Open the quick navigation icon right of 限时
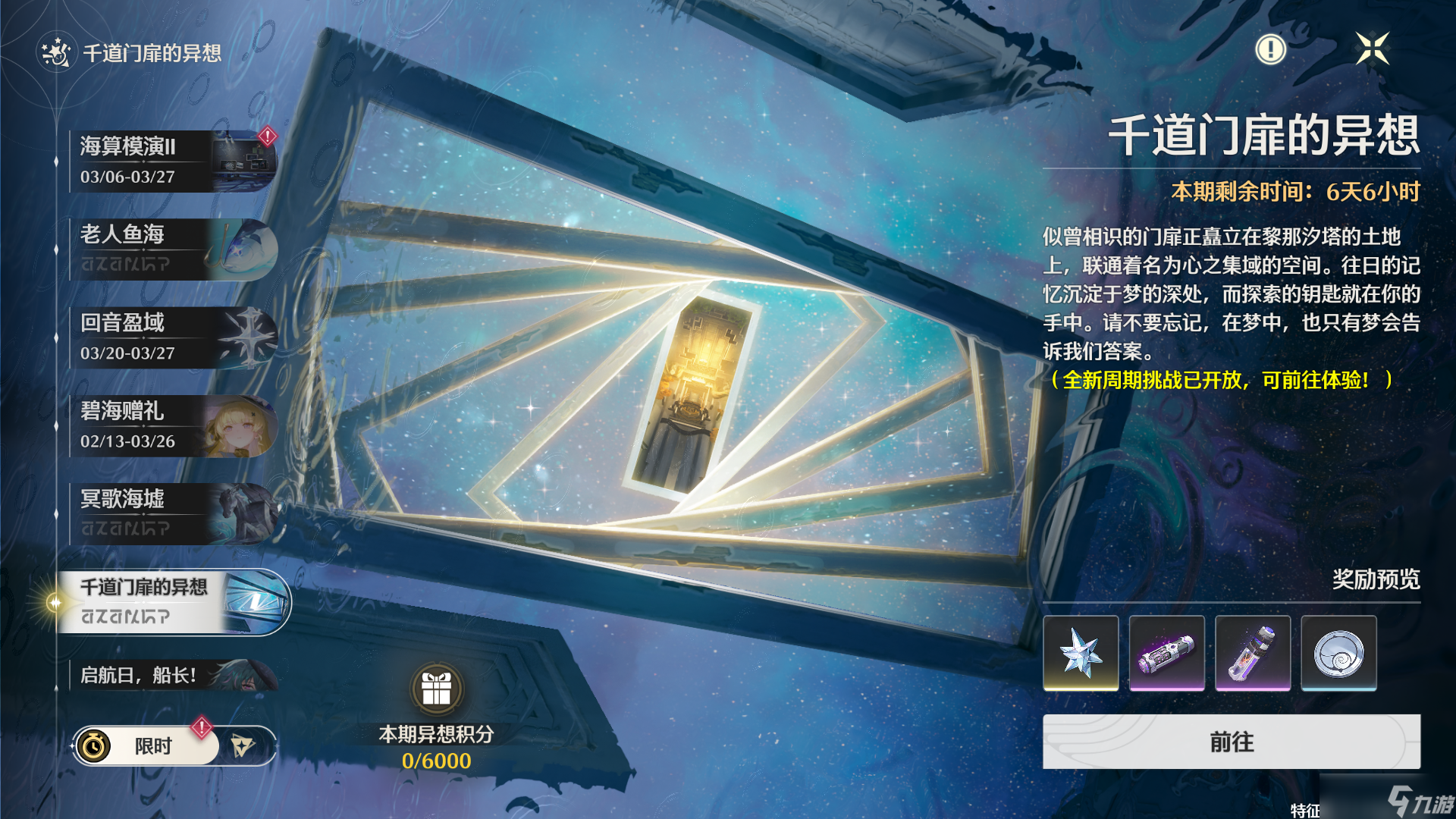 point(241,745)
